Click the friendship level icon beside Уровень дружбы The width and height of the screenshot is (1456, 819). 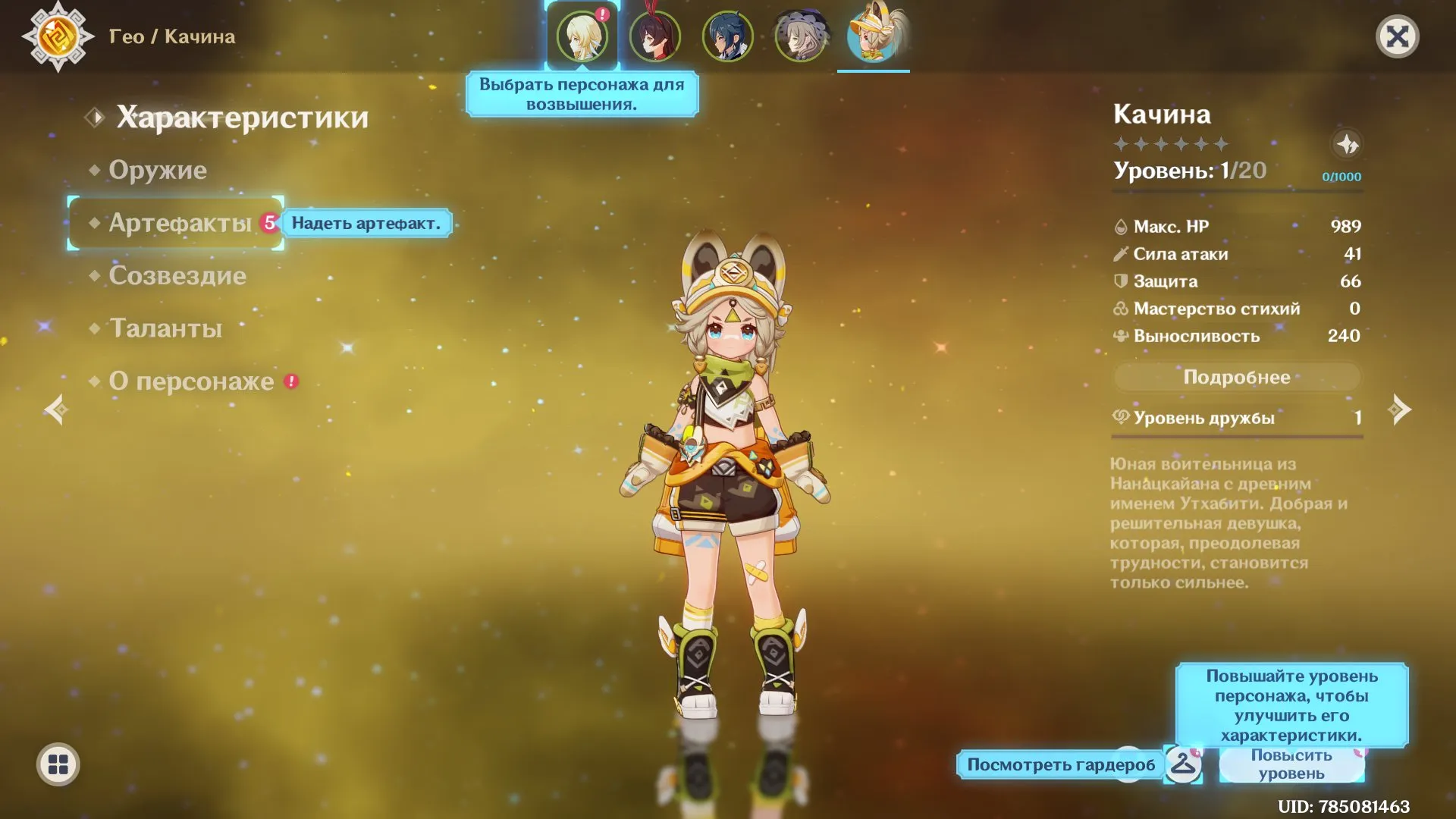(1122, 416)
